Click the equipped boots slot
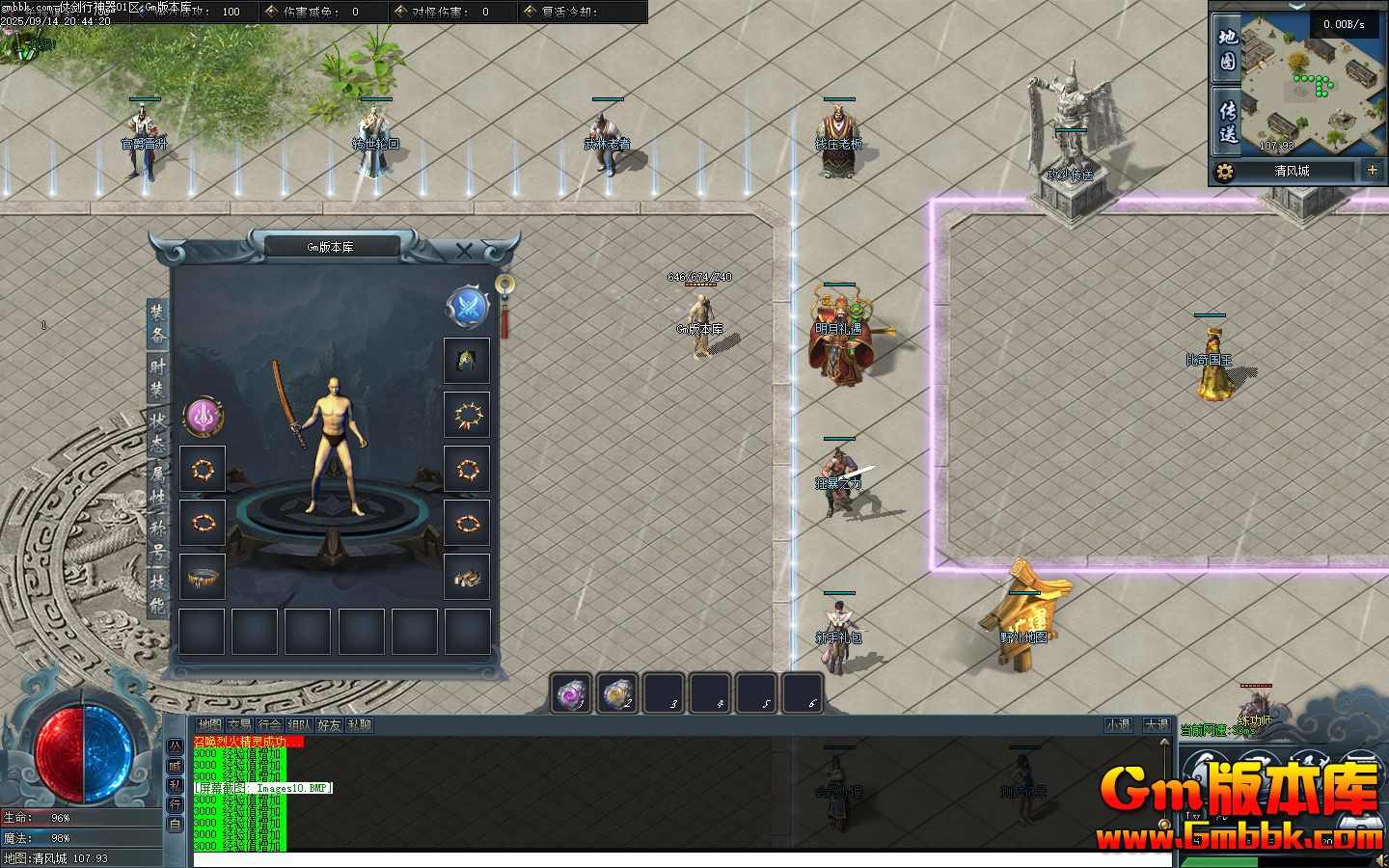Image resolution: width=1389 pixels, height=868 pixels. pos(467,577)
